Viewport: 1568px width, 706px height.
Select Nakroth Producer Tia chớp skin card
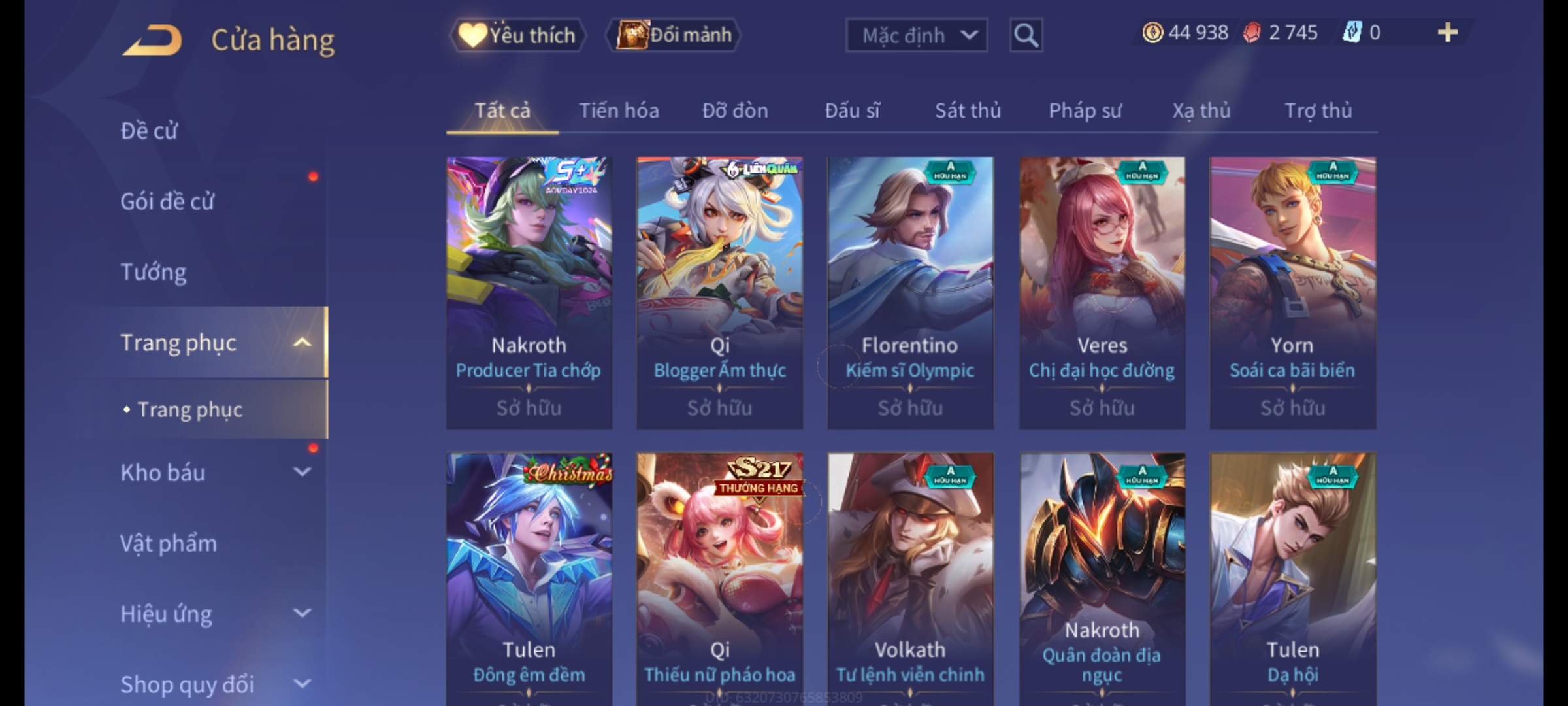tap(529, 292)
